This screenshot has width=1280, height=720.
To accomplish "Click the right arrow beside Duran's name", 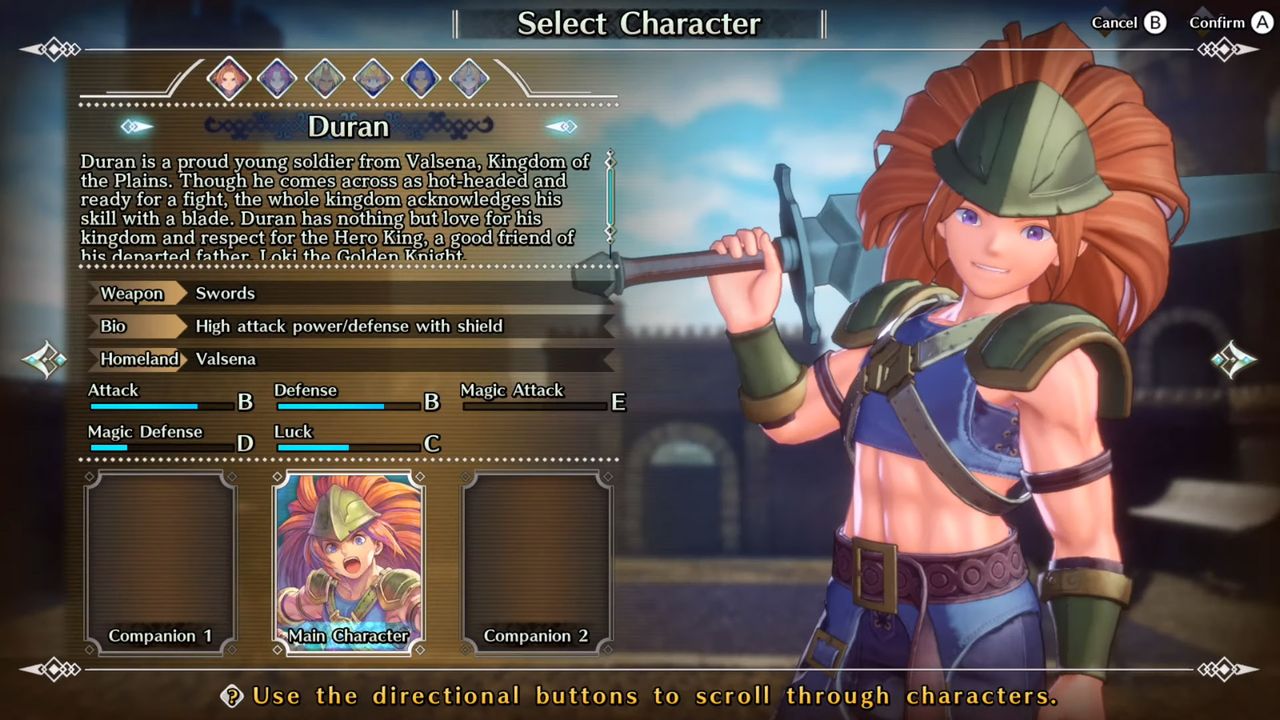I will pos(561,126).
